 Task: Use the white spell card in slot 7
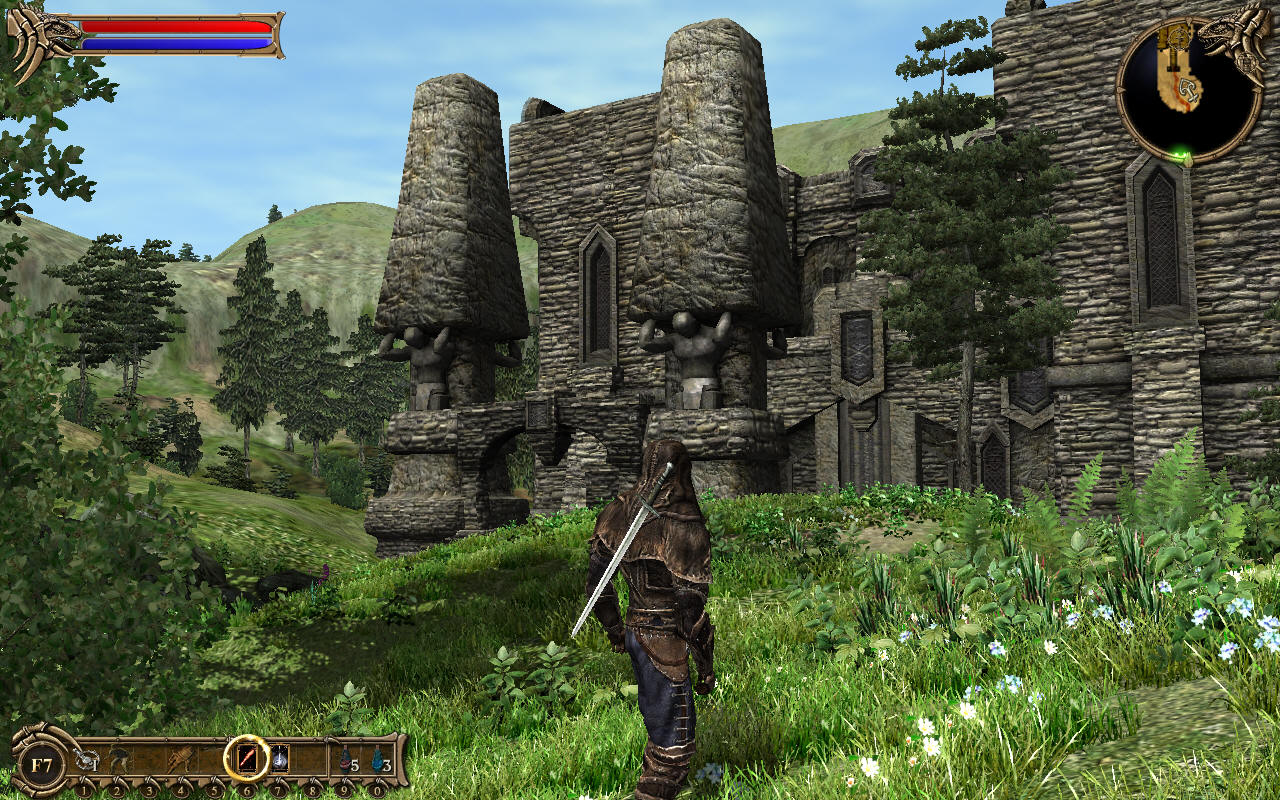[x=279, y=759]
